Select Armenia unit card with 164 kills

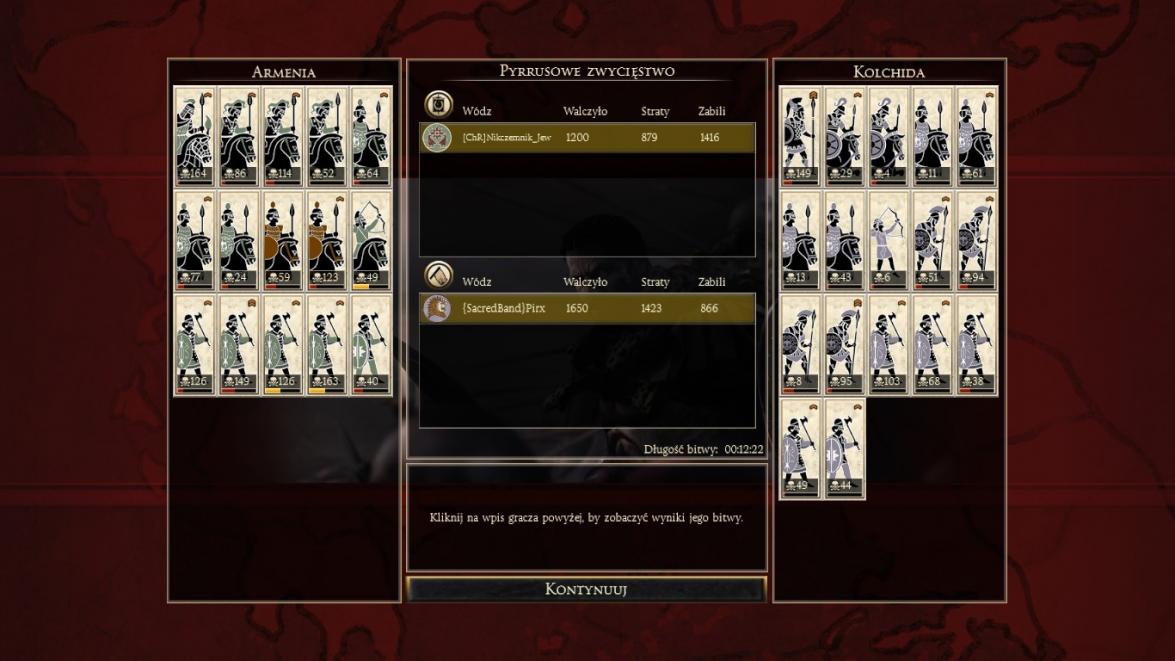[194, 135]
